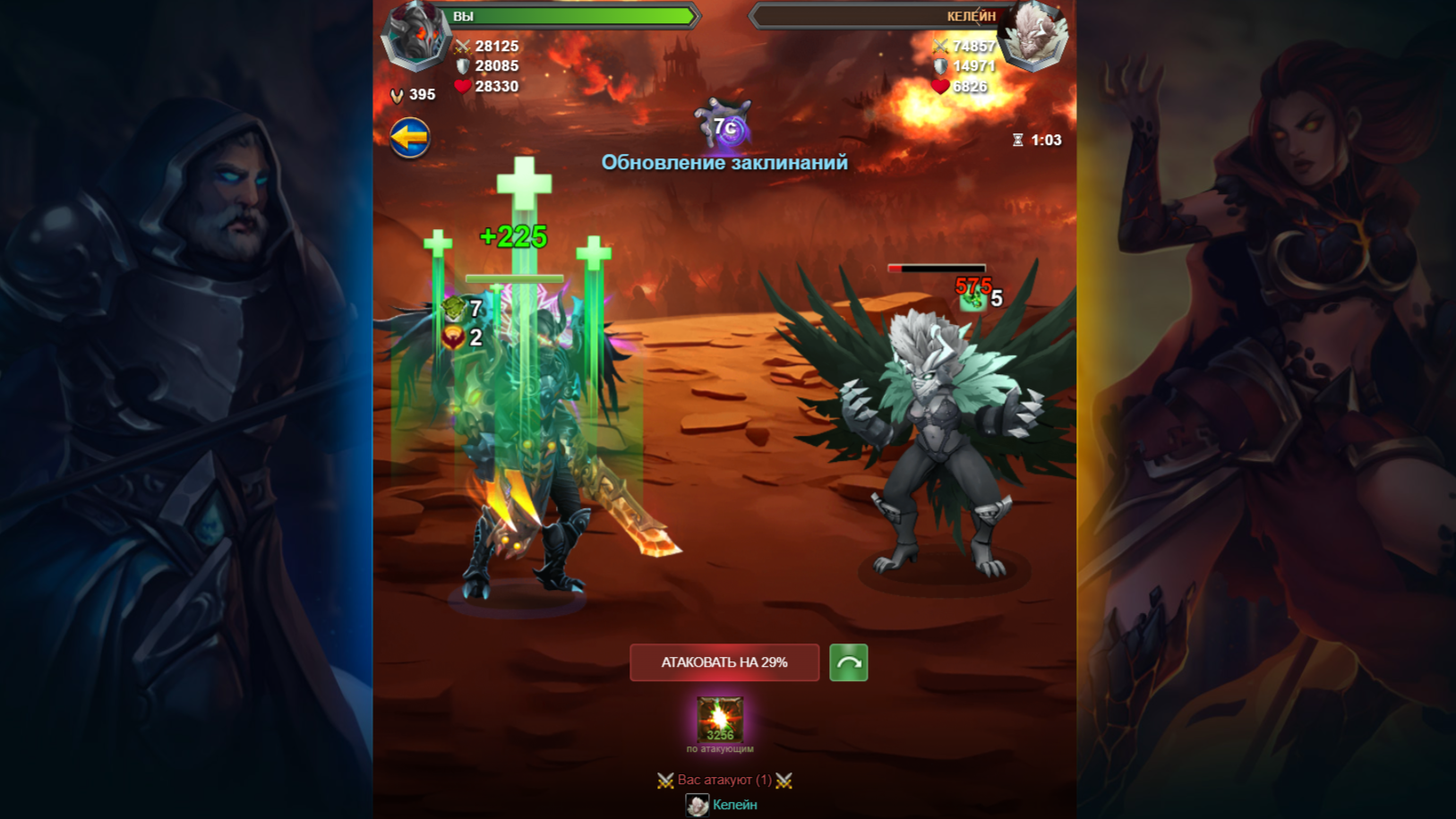
Task: Click the enemy heart icon showing 6826
Action: click(x=940, y=86)
